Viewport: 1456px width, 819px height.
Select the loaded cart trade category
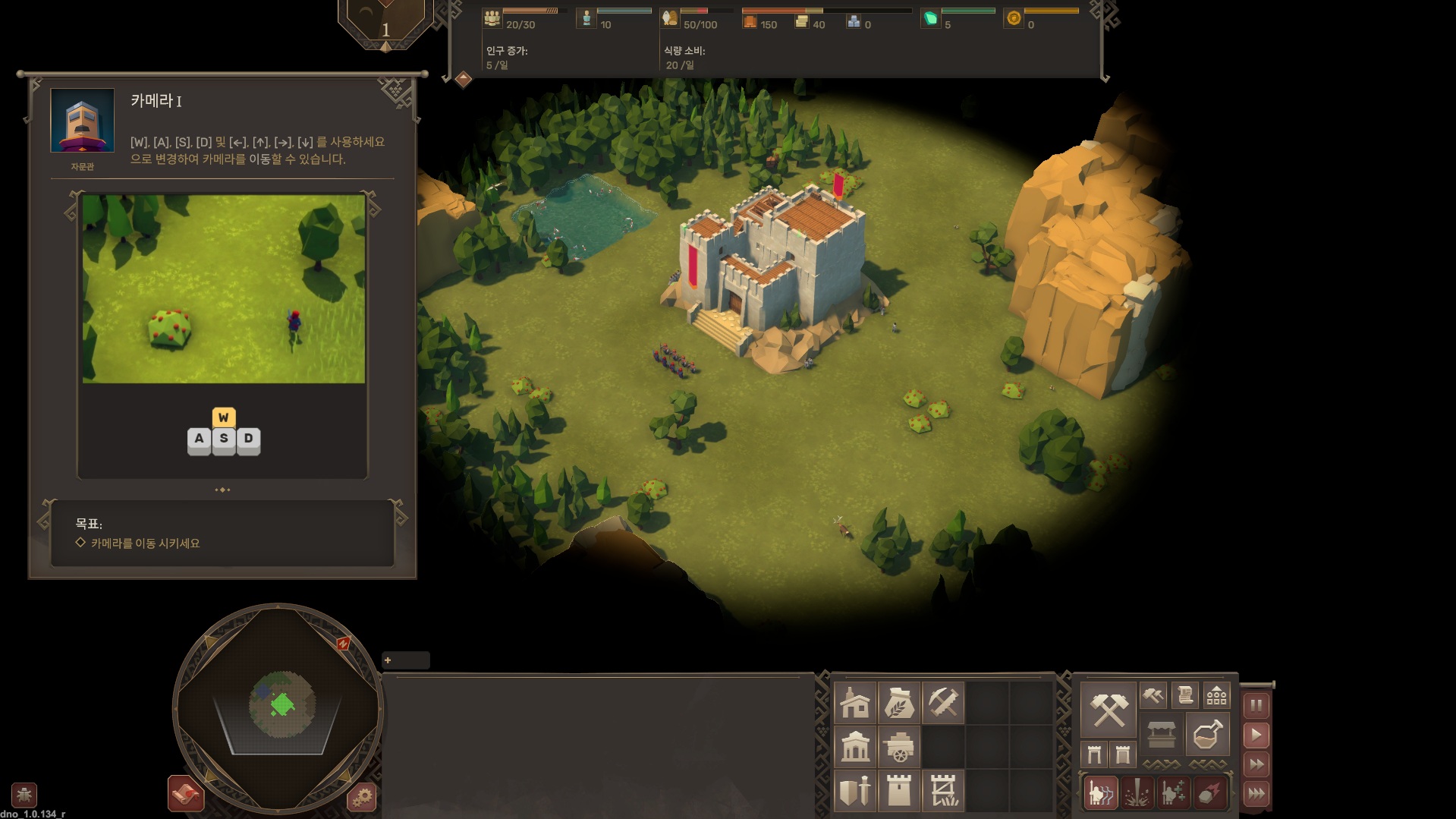[899, 747]
